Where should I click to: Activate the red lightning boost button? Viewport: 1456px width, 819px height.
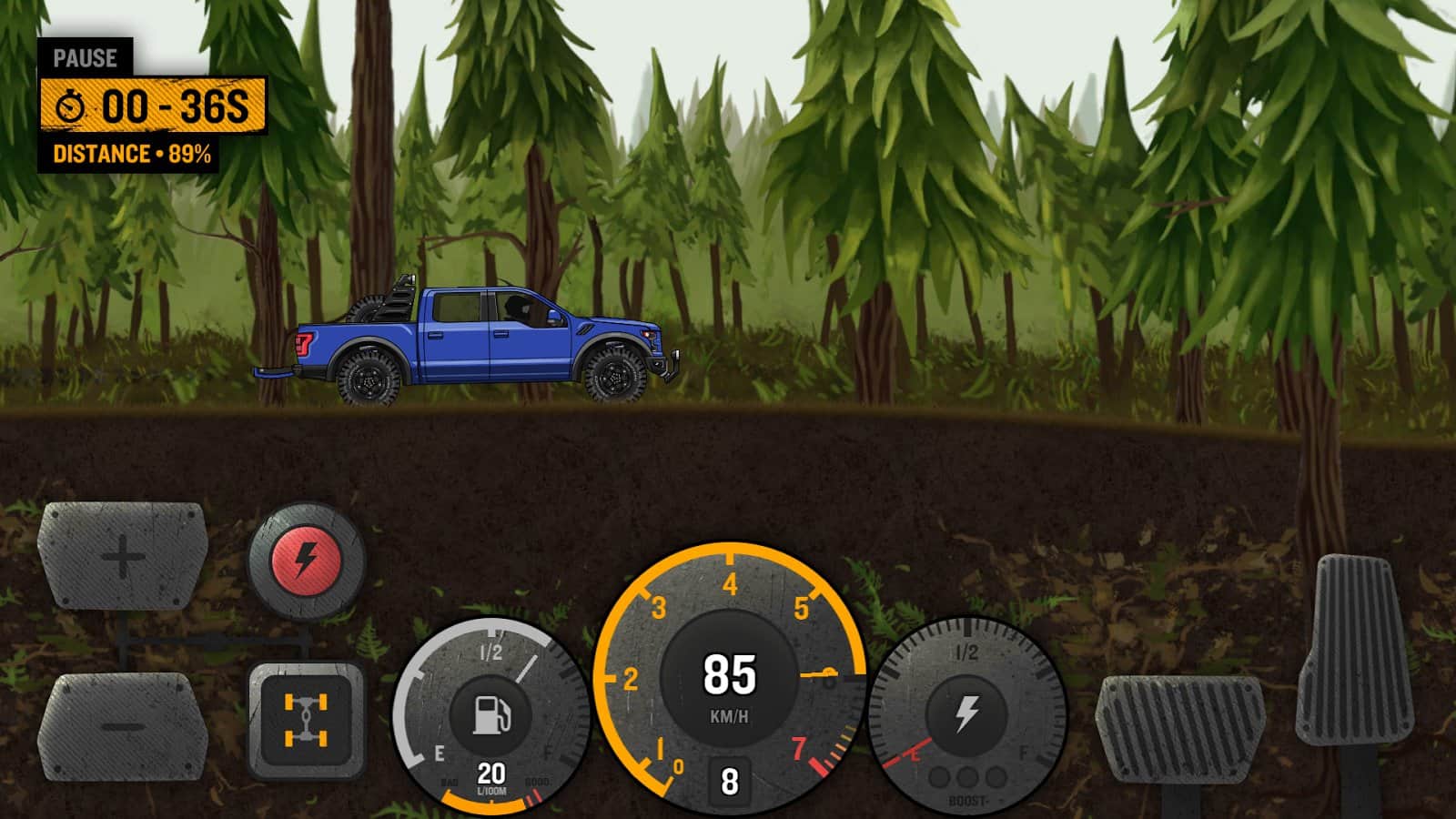(x=307, y=560)
